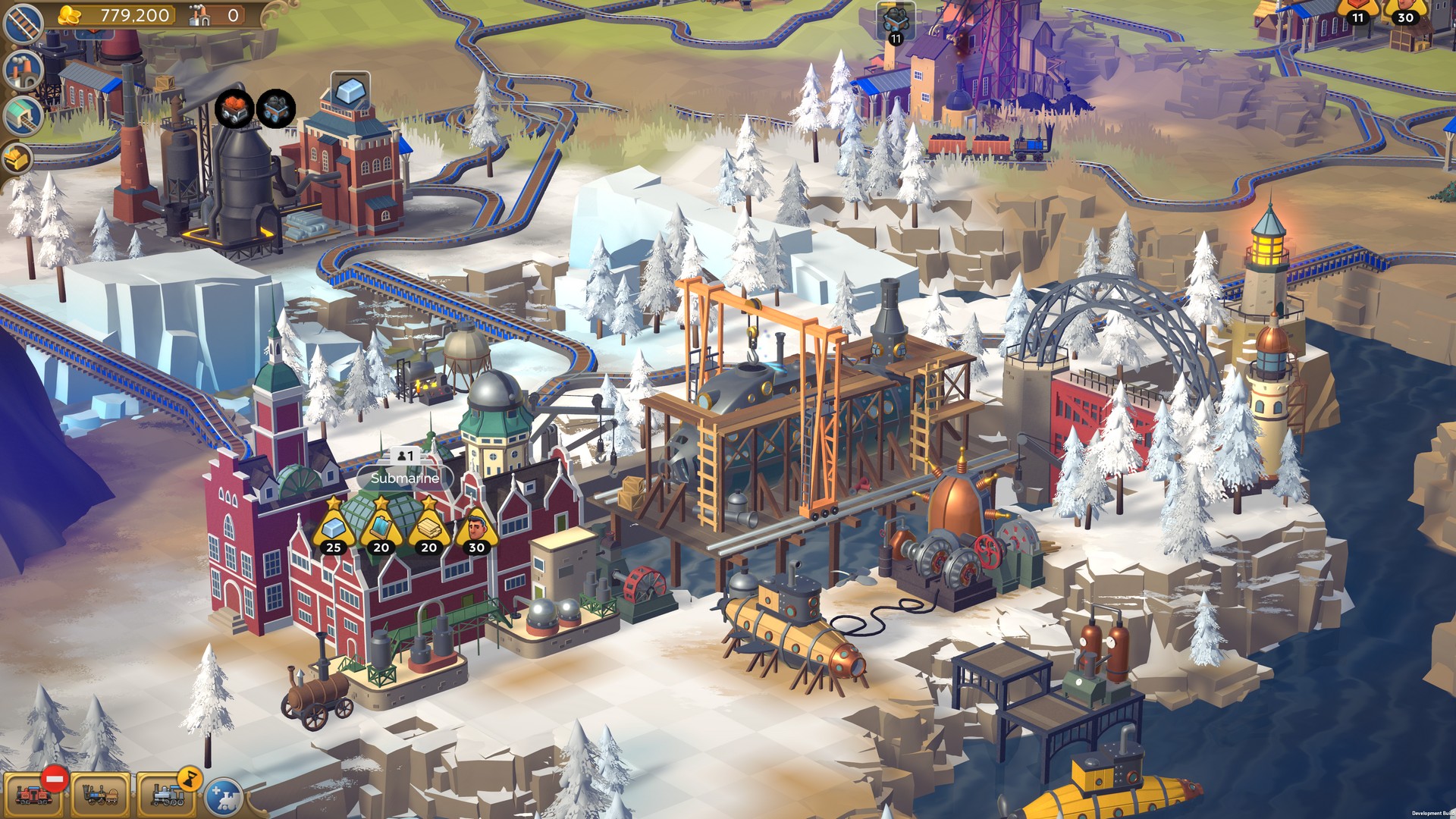Image resolution: width=1456 pixels, height=819 pixels.
Task: Toggle the hourglass timer on the silver locomotive
Action: pos(190,780)
